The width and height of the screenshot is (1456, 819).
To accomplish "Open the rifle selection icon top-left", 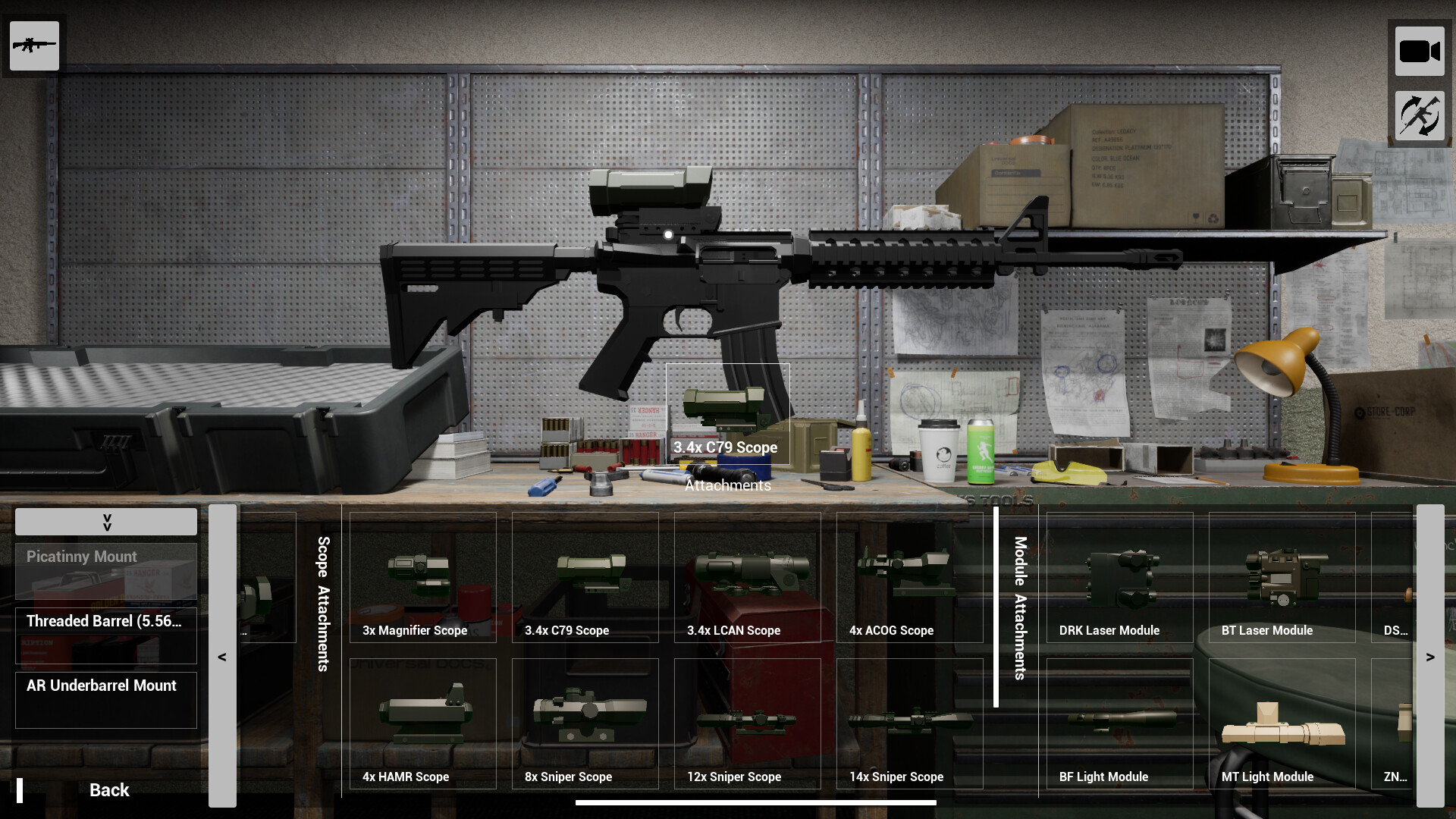I will (33, 45).
